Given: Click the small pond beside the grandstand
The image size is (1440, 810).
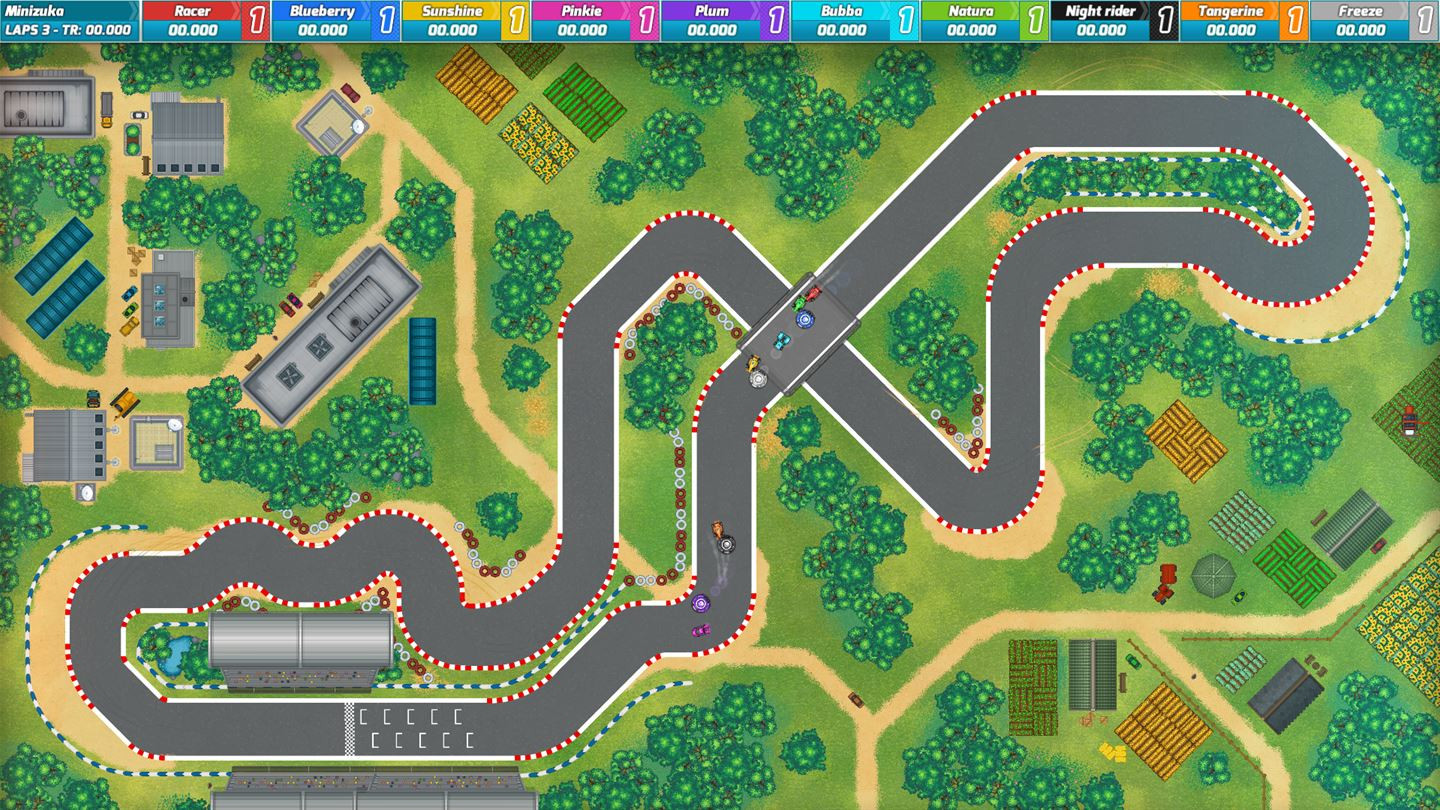Looking at the screenshot, I should click(x=176, y=655).
